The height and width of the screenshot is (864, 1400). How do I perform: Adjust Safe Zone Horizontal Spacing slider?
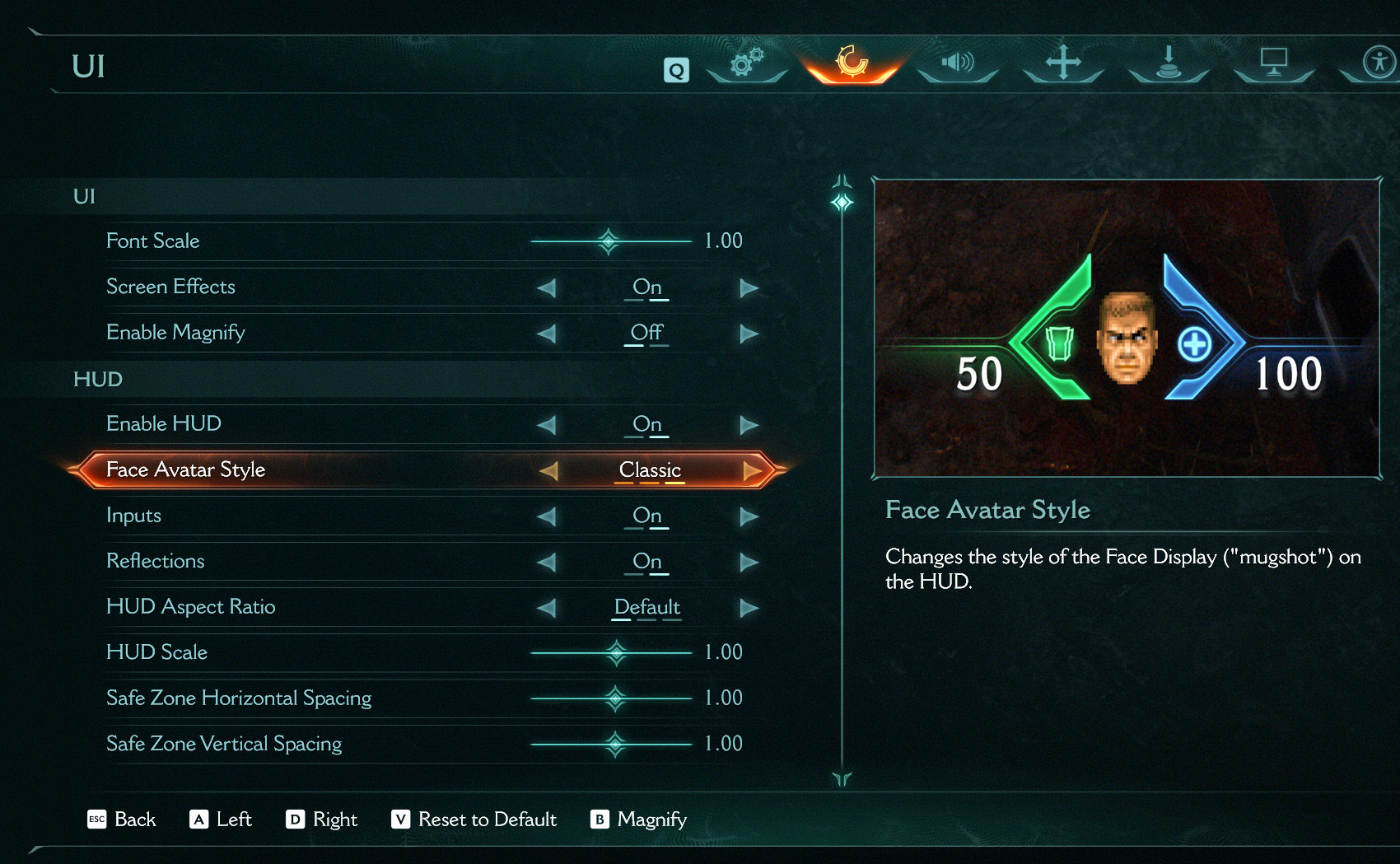(x=615, y=698)
